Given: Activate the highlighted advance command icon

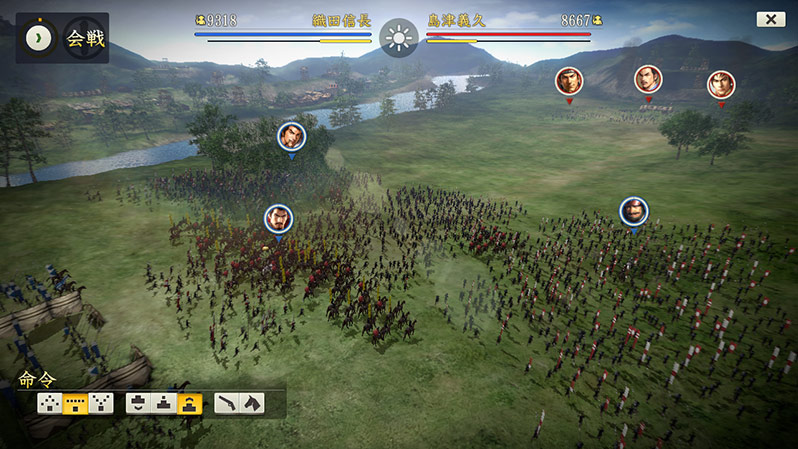Looking at the screenshot, I should click(191, 403).
